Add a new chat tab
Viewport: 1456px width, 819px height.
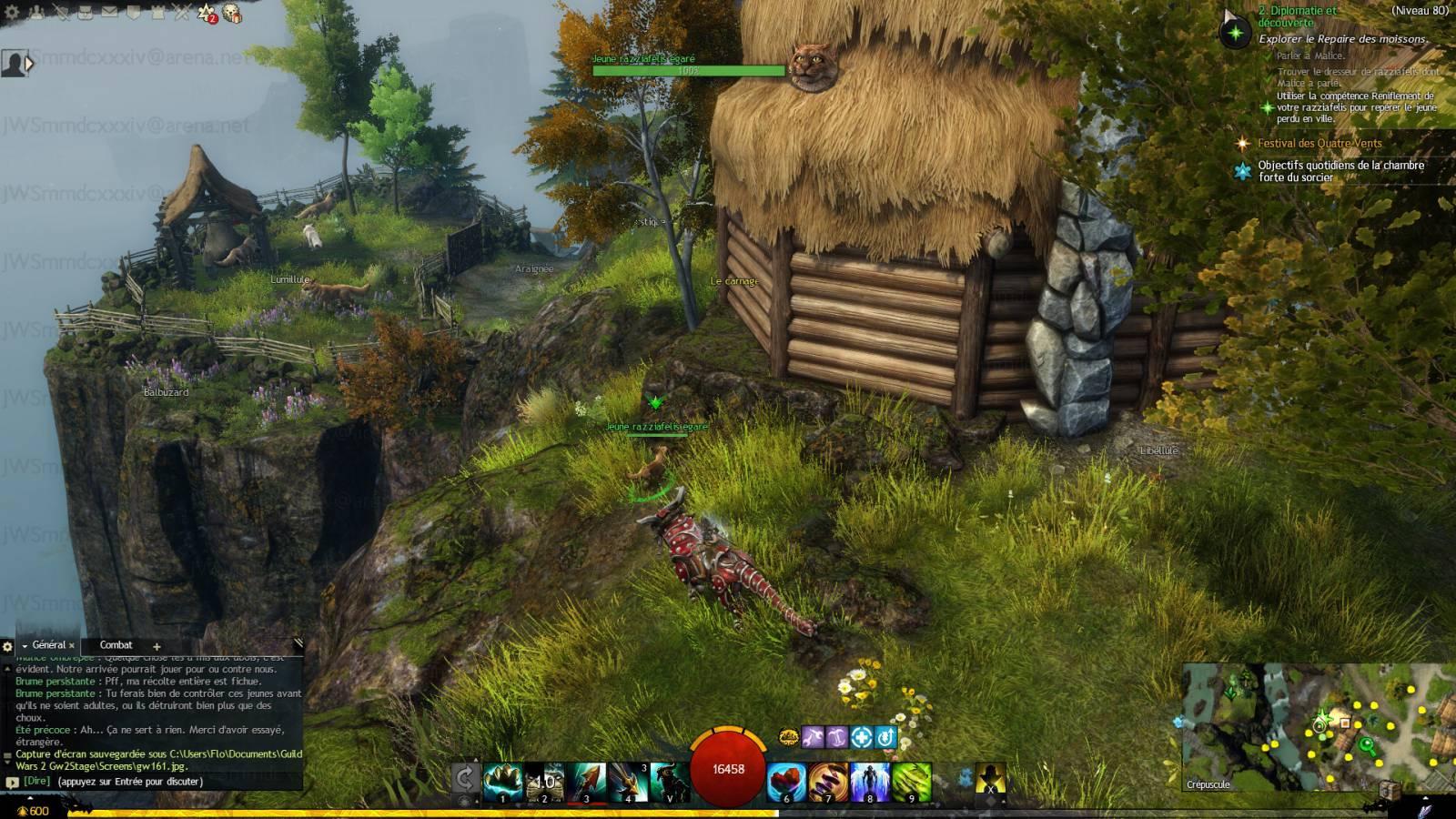pyautogui.click(x=157, y=646)
